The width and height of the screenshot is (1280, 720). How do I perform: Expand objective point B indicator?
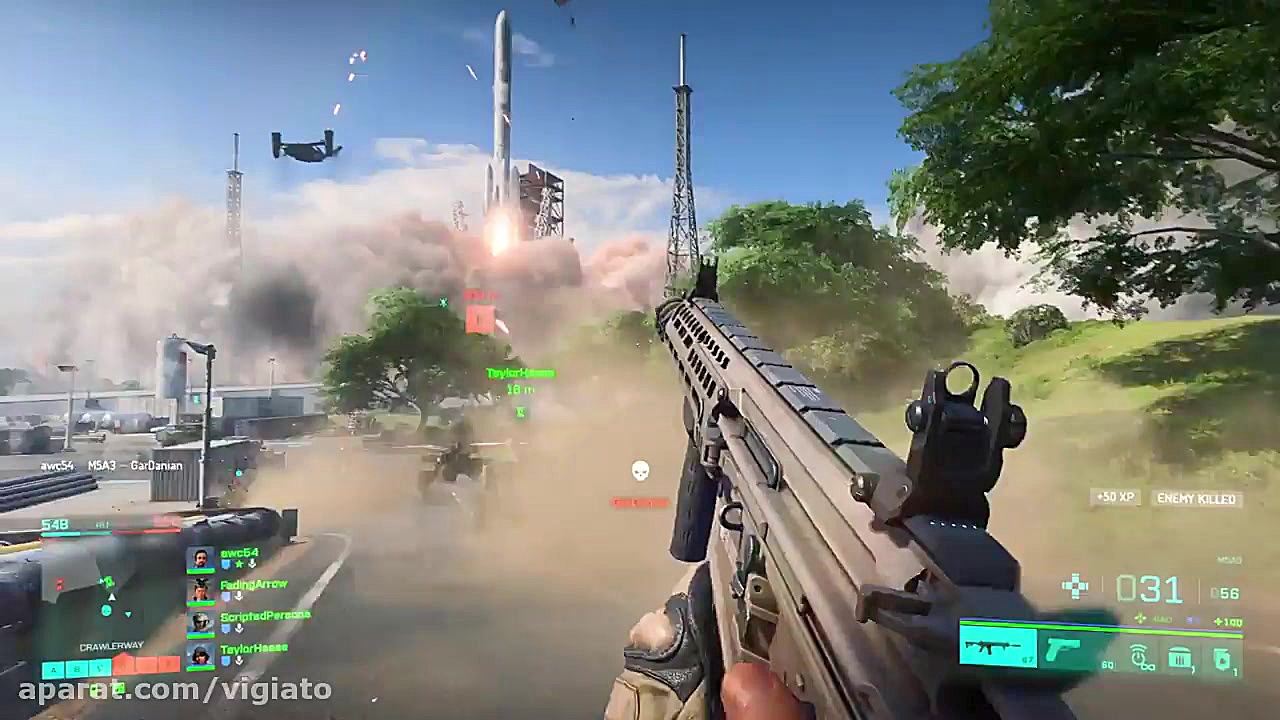(x=79, y=669)
